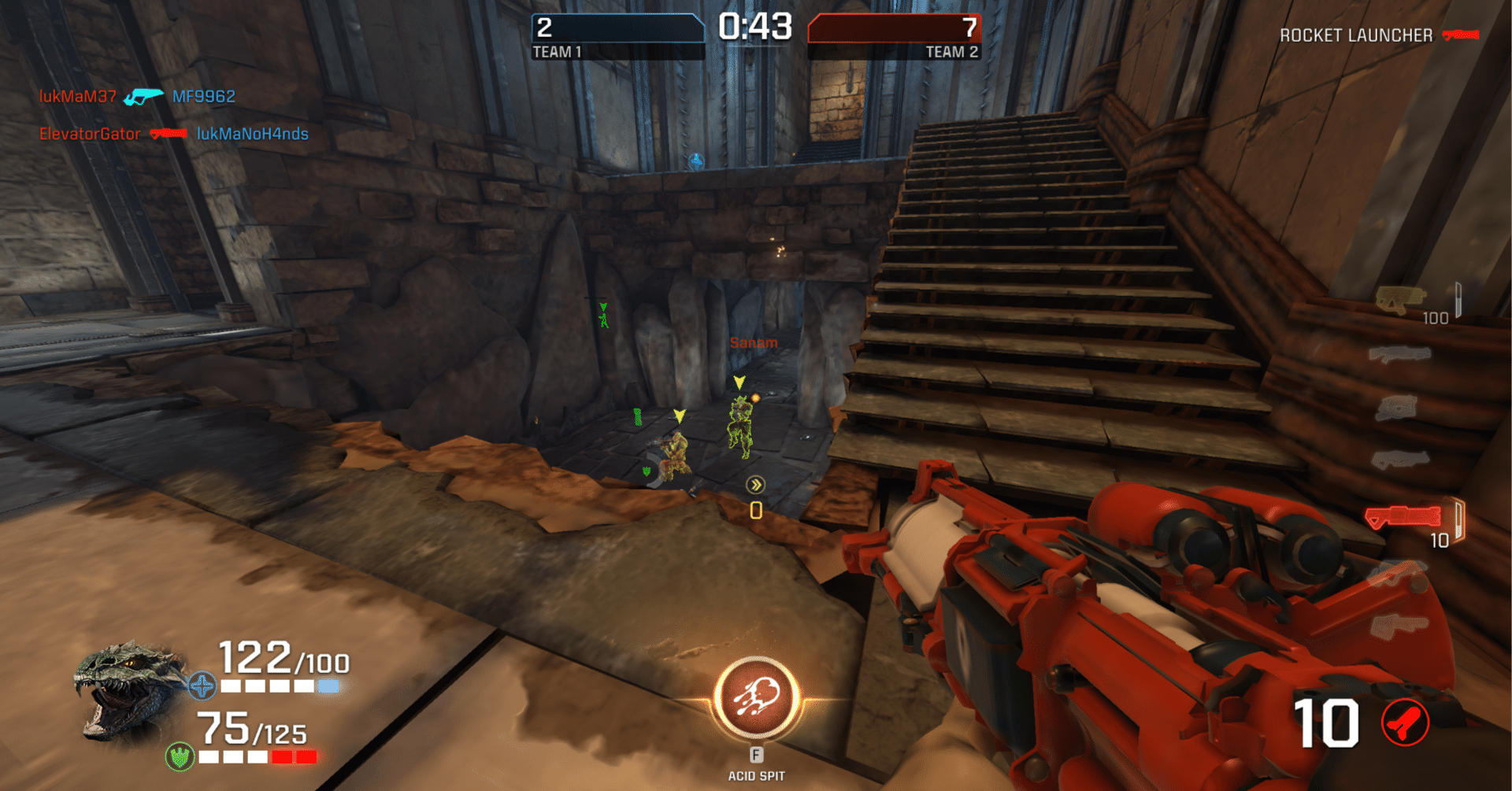
Task: Click the red railgun icon next to ElevatorGator
Action: click(x=168, y=134)
